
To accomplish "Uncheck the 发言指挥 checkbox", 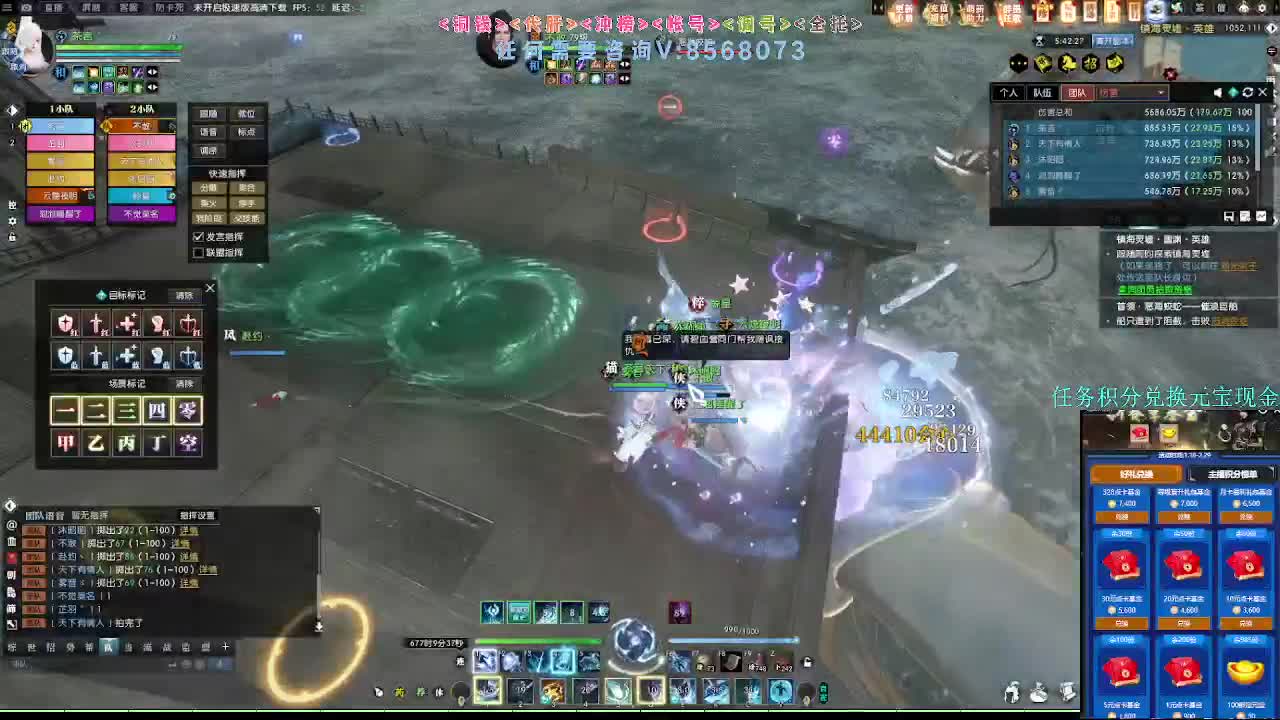I will point(198,236).
